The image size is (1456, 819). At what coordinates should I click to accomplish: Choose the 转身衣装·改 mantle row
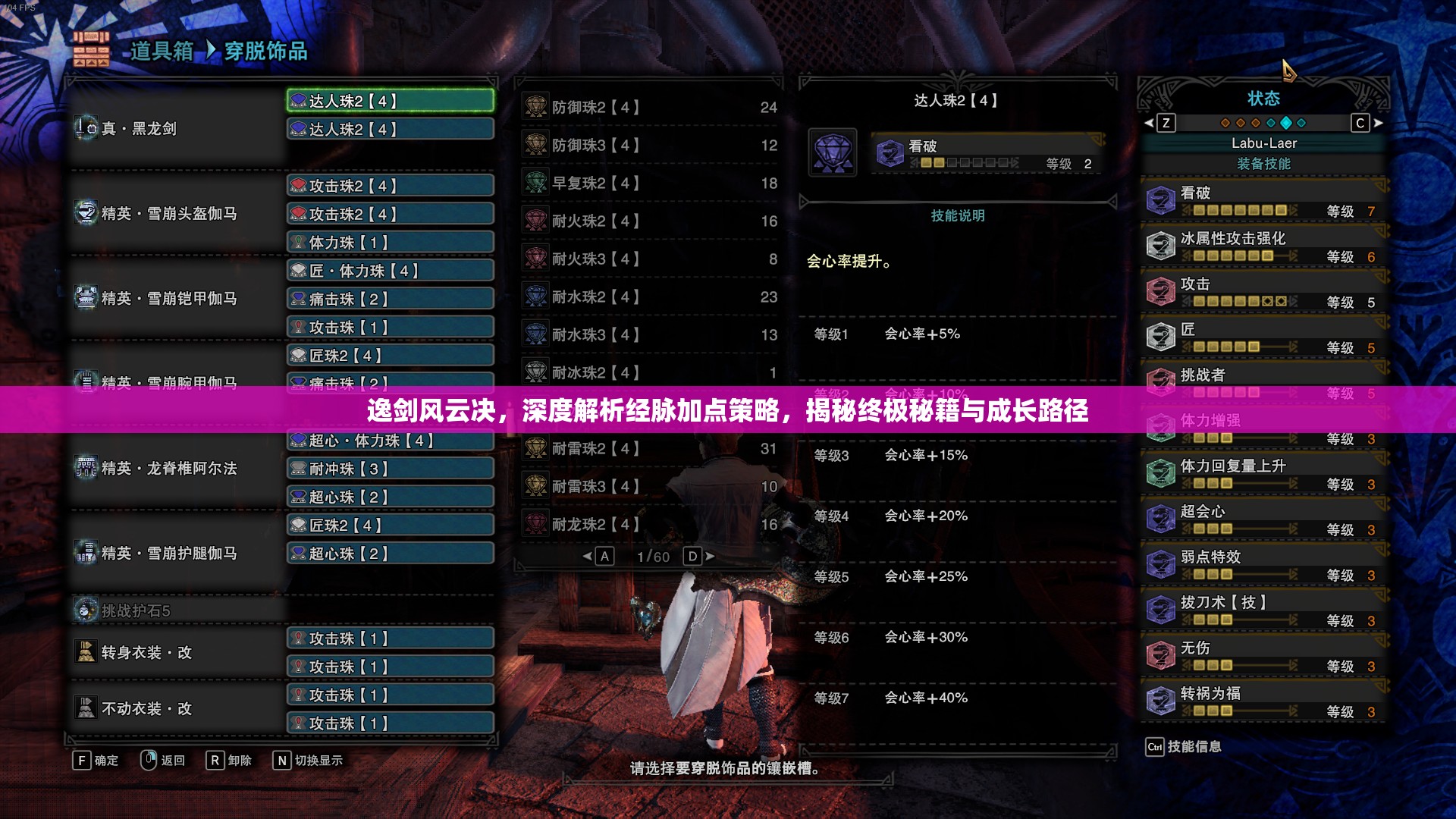pos(176,652)
